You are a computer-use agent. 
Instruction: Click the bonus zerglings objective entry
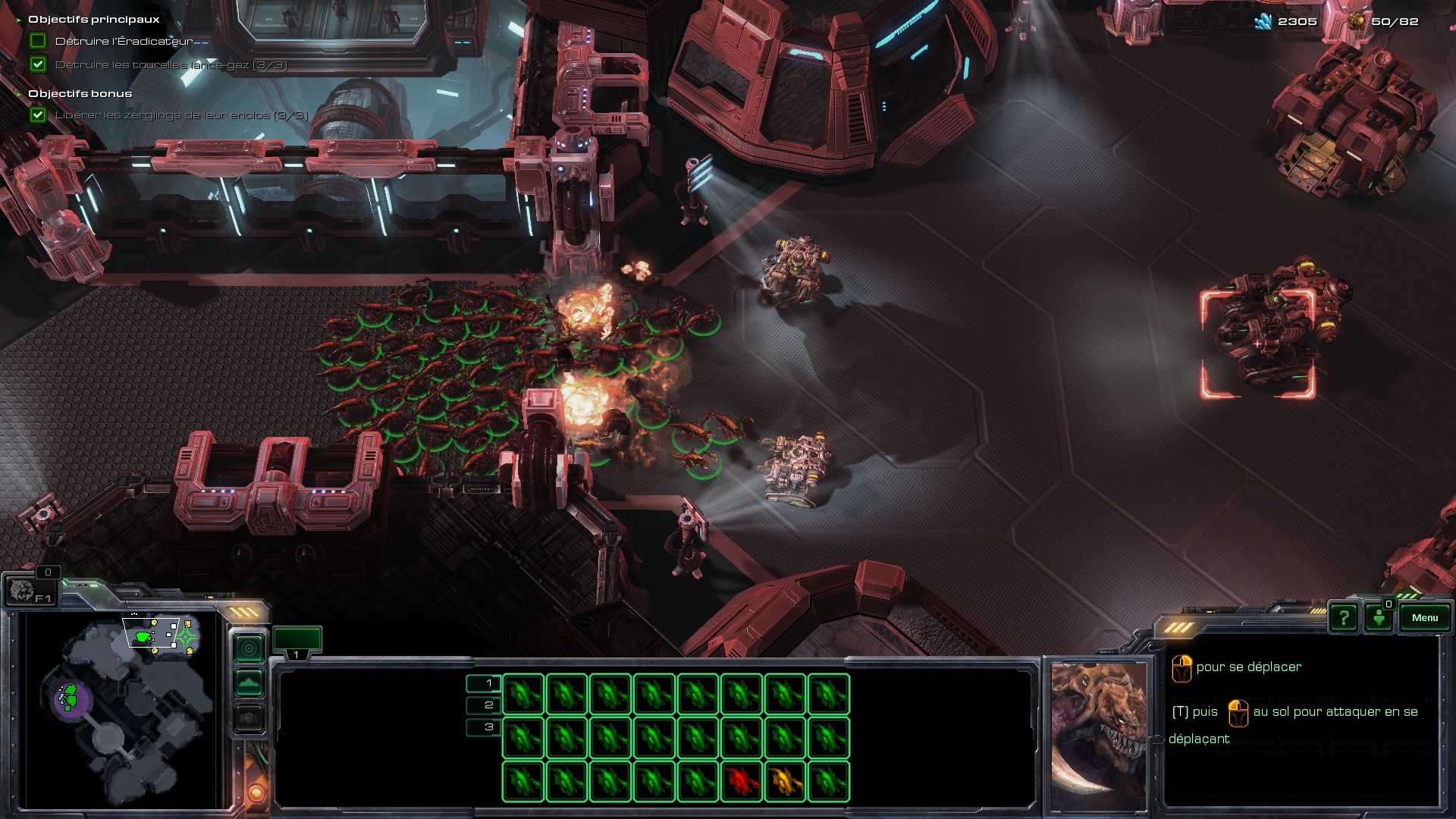click(181, 115)
